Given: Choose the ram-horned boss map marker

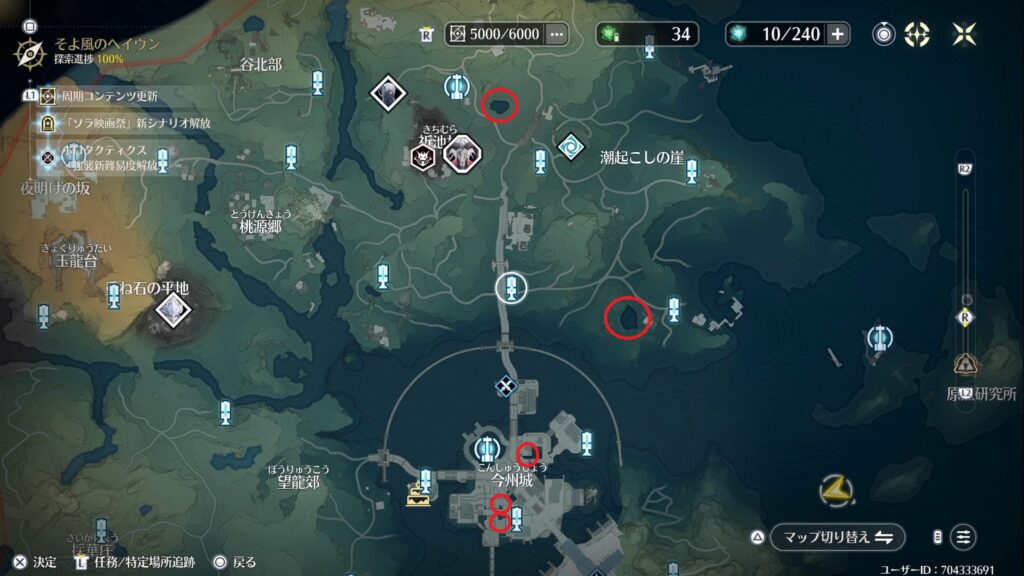Looking at the screenshot, I should click(462, 154).
